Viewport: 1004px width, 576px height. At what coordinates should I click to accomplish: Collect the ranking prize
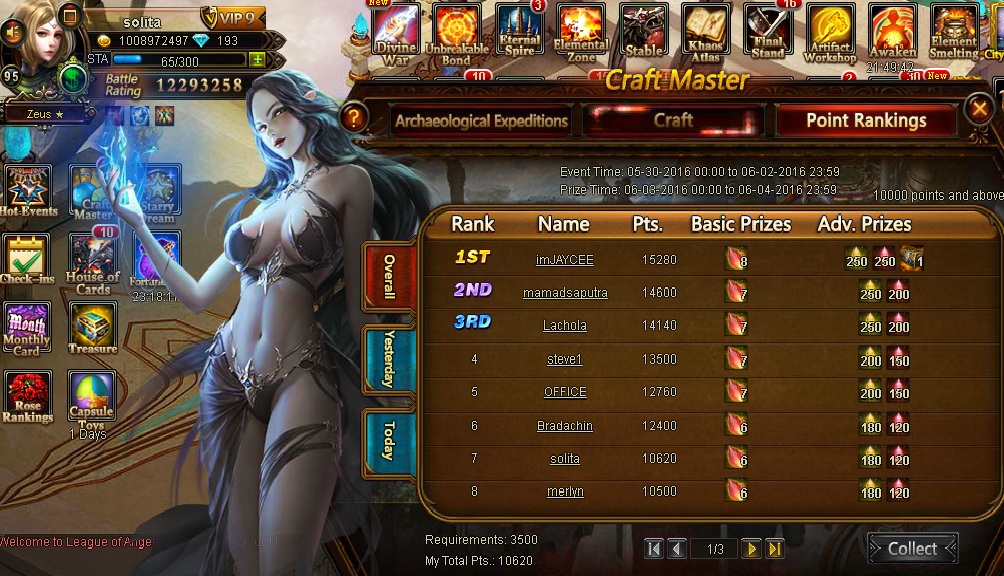(x=912, y=548)
